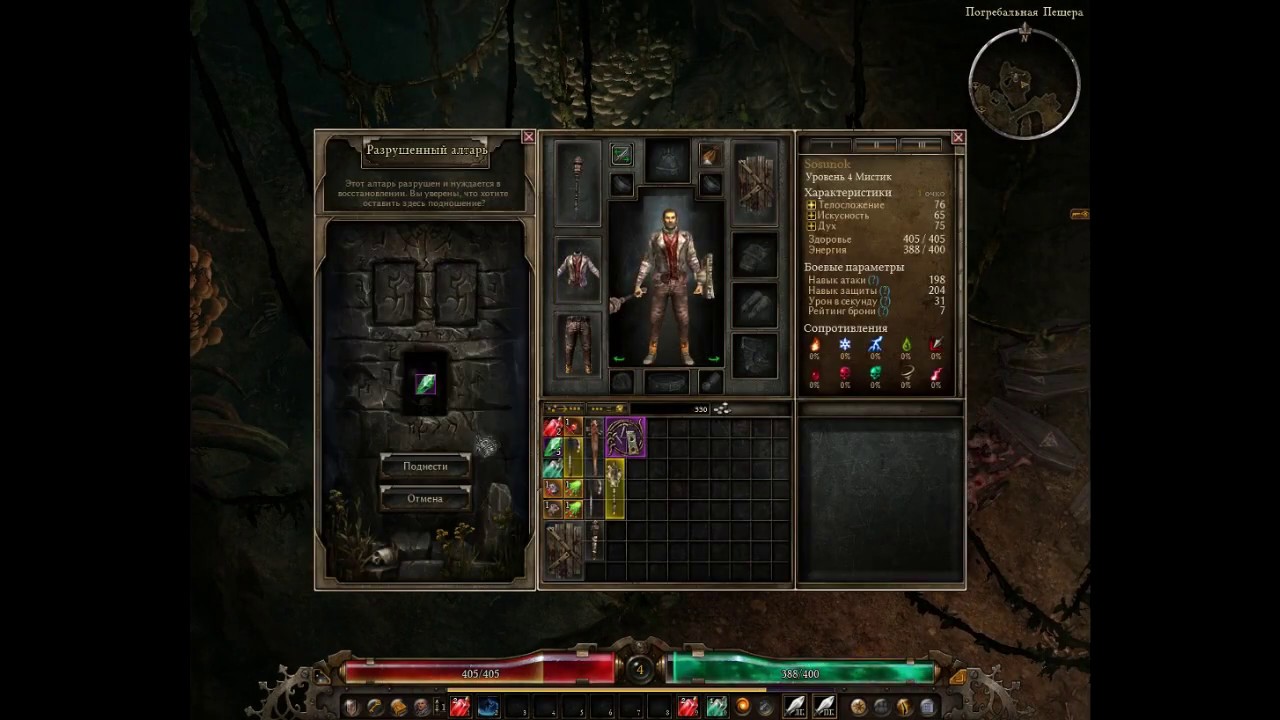Activate the blue skill in hotbar slot two
Viewport: 1280px width, 720px height.
point(488,707)
